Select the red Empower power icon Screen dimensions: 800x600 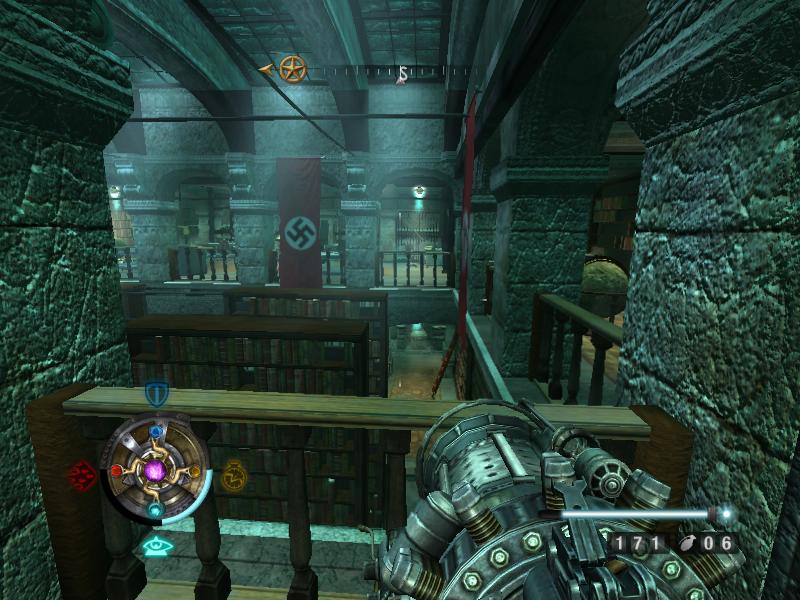point(82,475)
